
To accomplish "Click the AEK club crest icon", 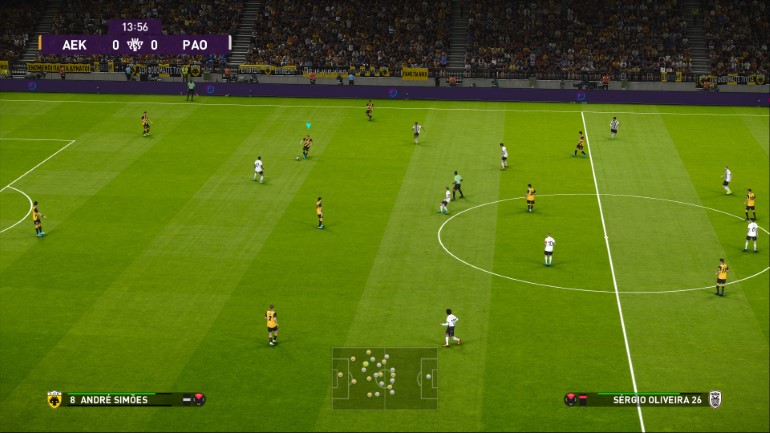I will click(x=54, y=400).
